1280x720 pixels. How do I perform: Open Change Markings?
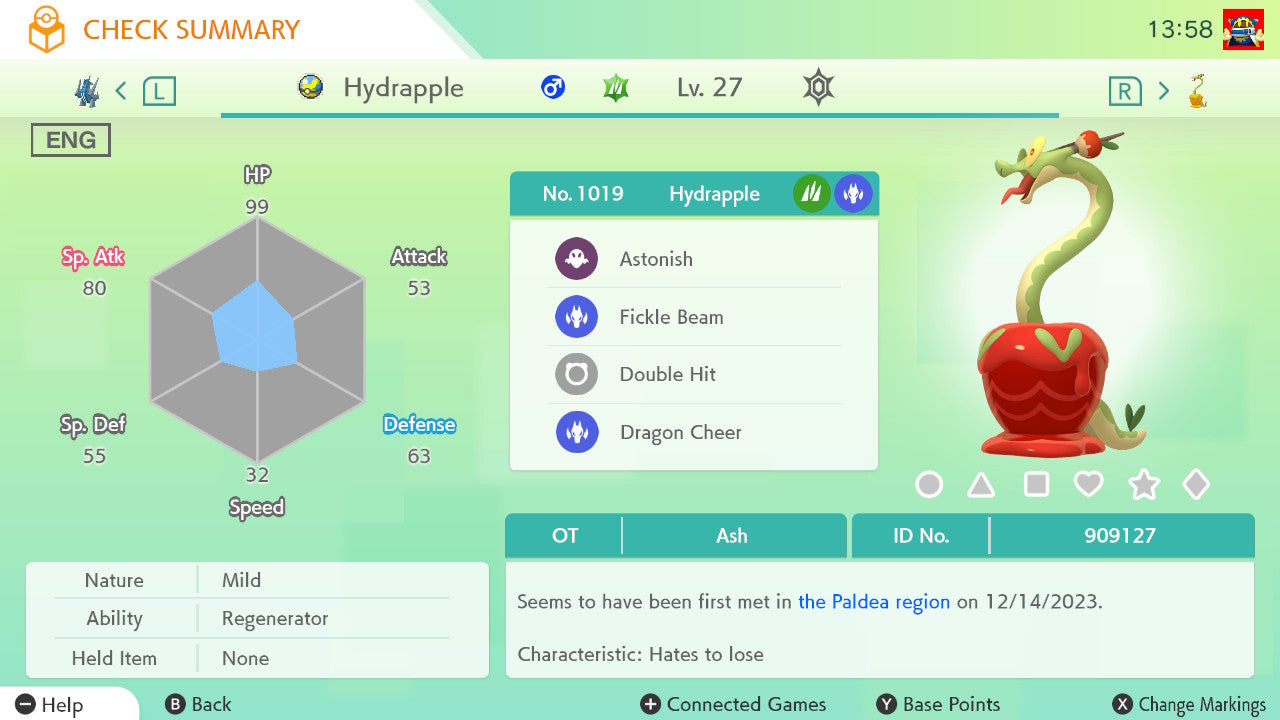(x=1189, y=705)
